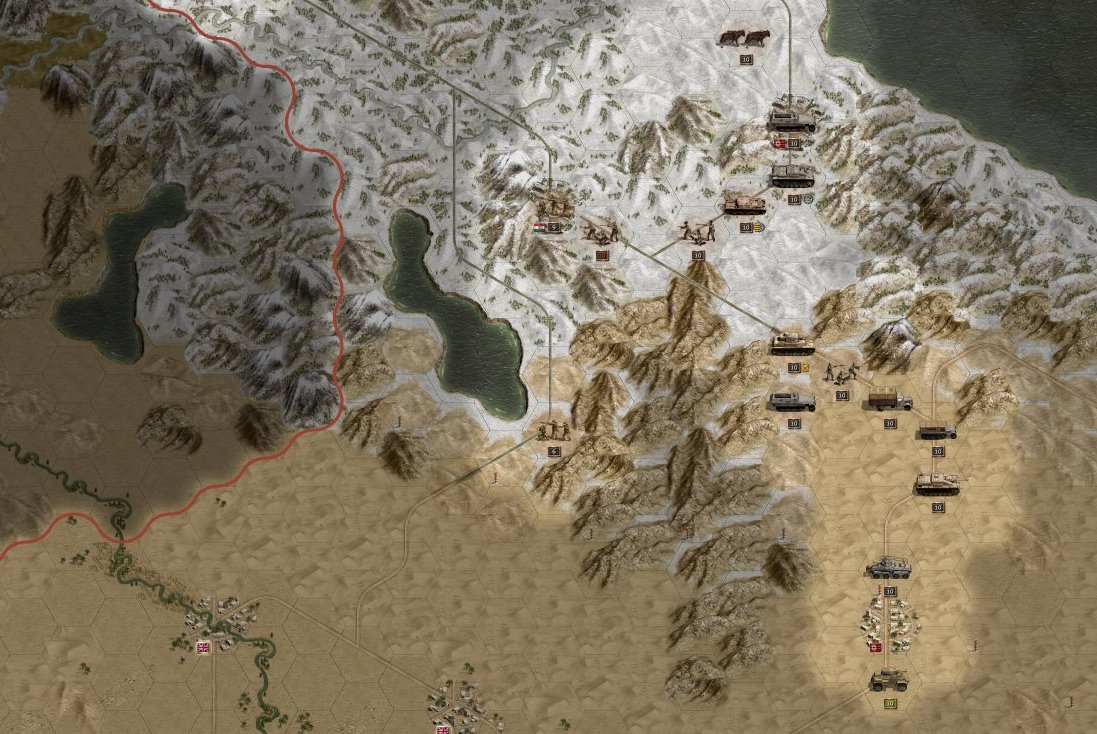The width and height of the screenshot is (1097, 734).
Task: Select the horse cavalry unit
Action: [744, 39]
